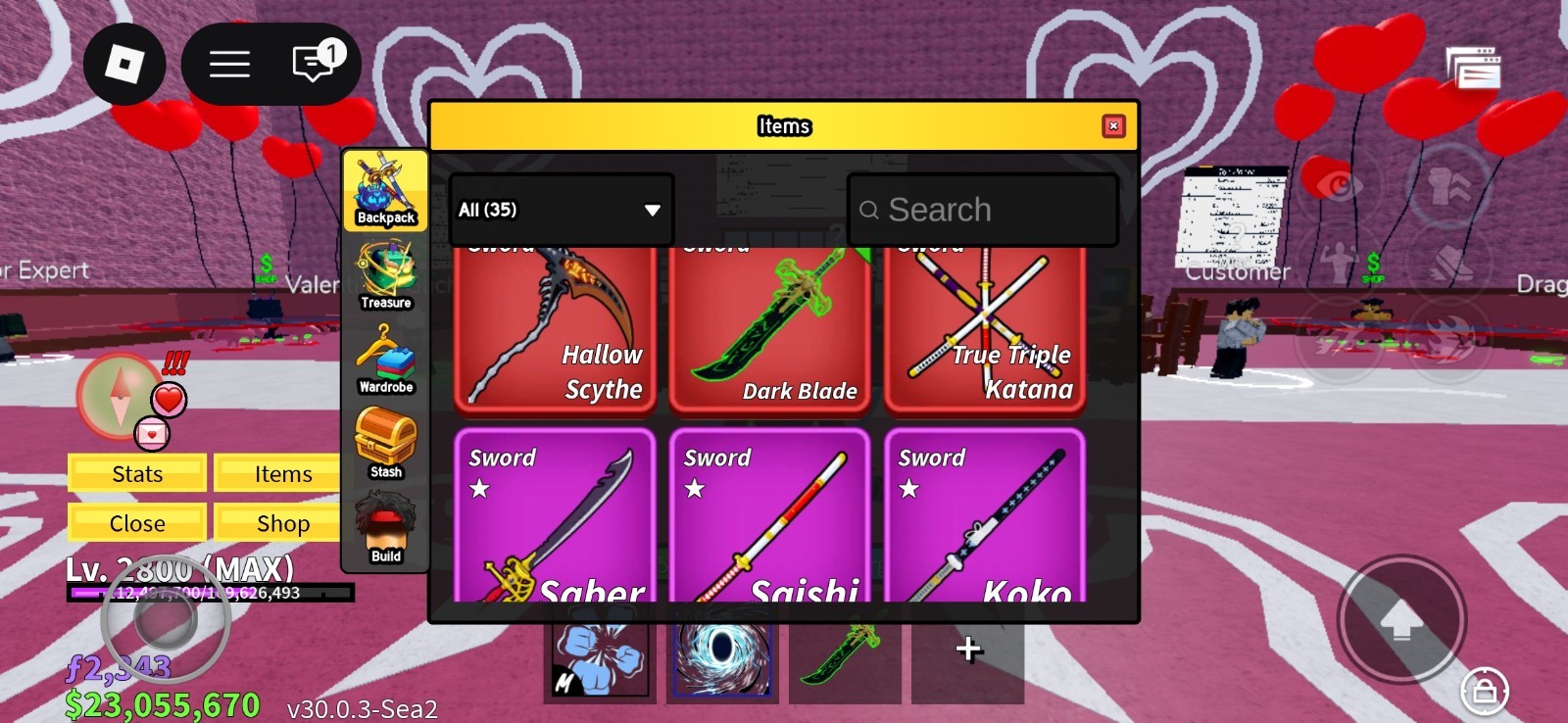Open the Shop menu
Image resolution: width=1568 pixels, height=723 pixels.
coord(277,522)
